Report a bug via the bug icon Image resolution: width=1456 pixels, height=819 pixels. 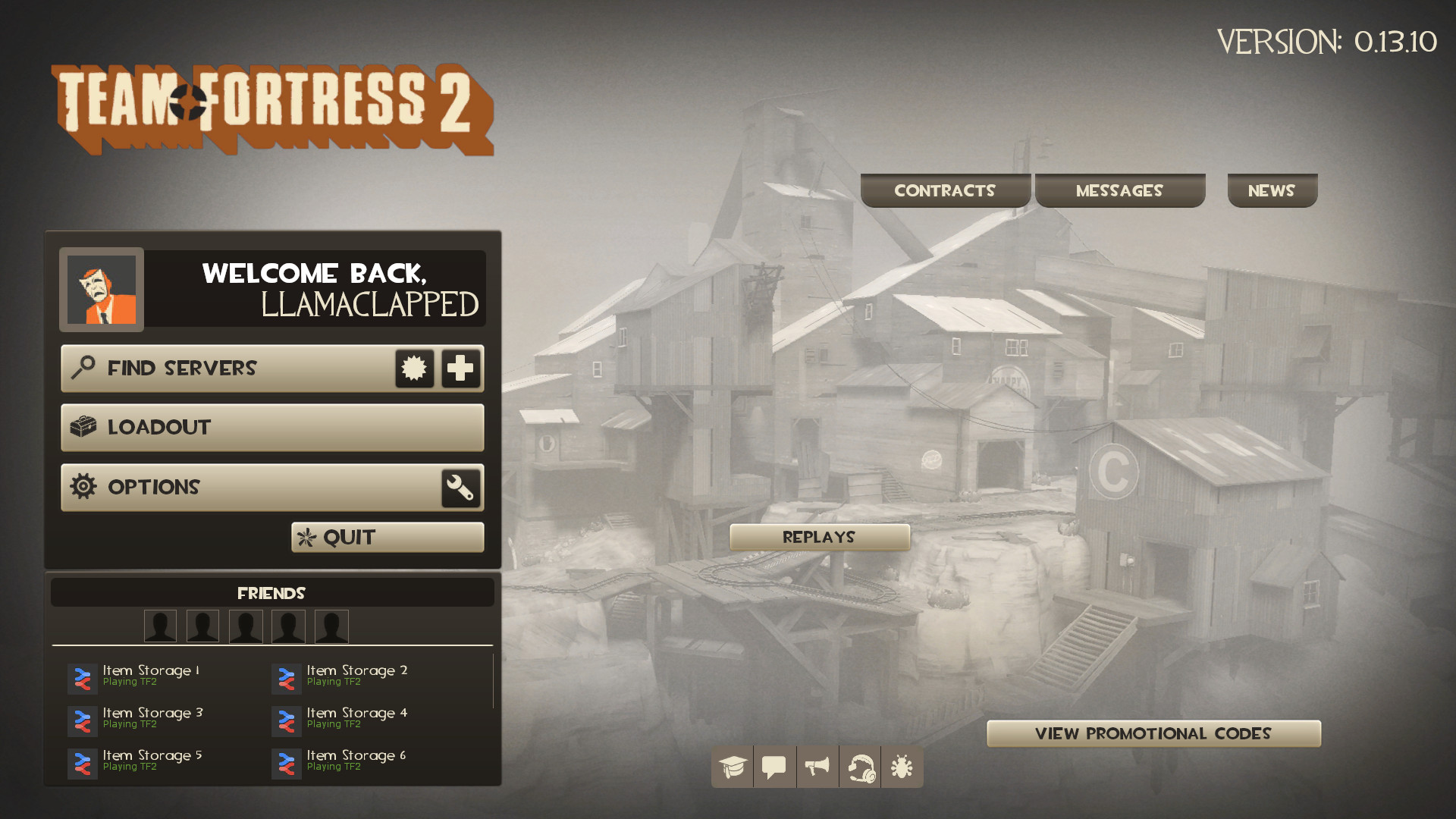click(x=902, y=767)
